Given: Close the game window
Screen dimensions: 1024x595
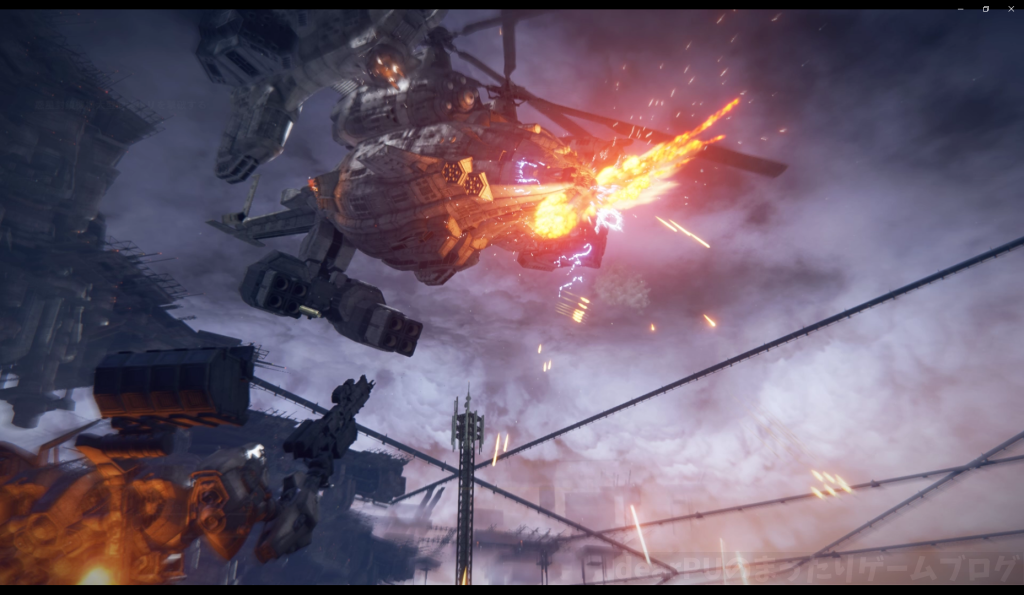Looking at the screenshot, I should [x=1010, y=8].
